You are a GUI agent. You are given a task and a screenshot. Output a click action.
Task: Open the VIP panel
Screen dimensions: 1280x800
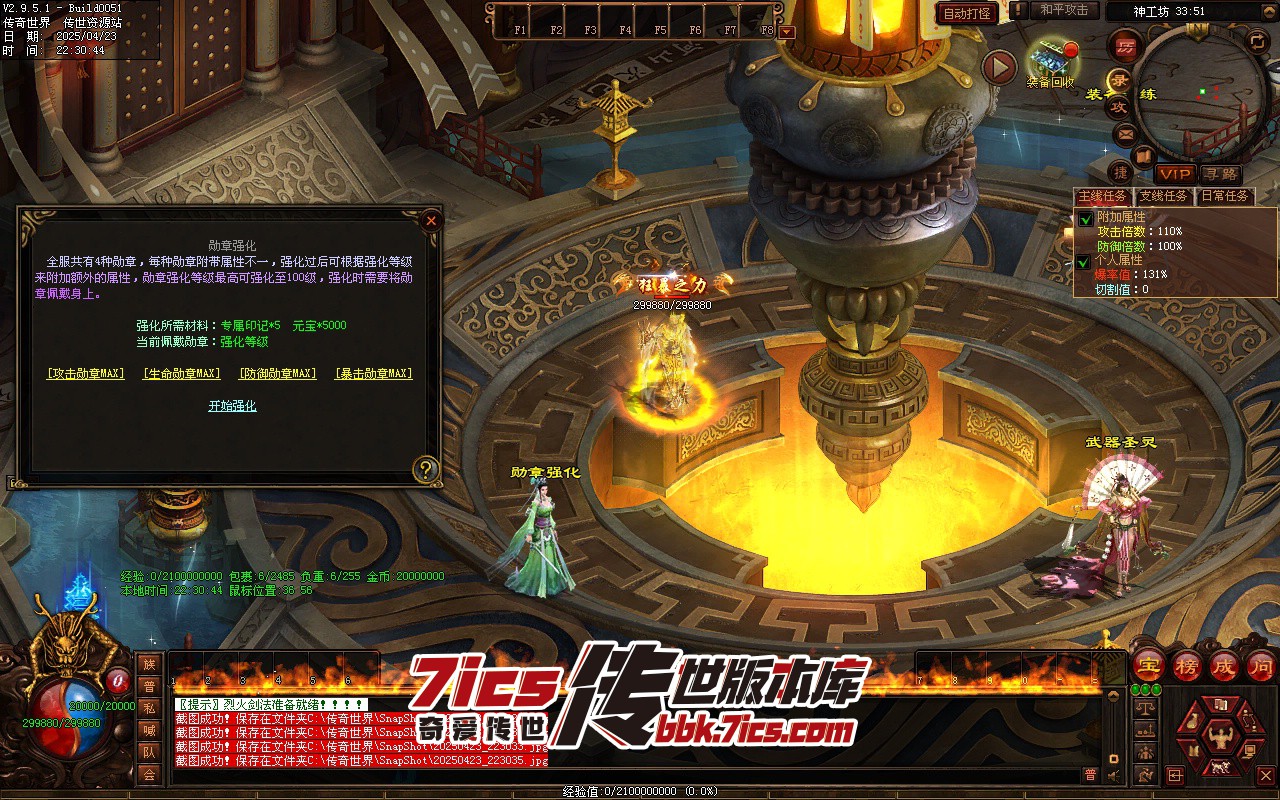pyautogui.click(x=1175, y=174)
